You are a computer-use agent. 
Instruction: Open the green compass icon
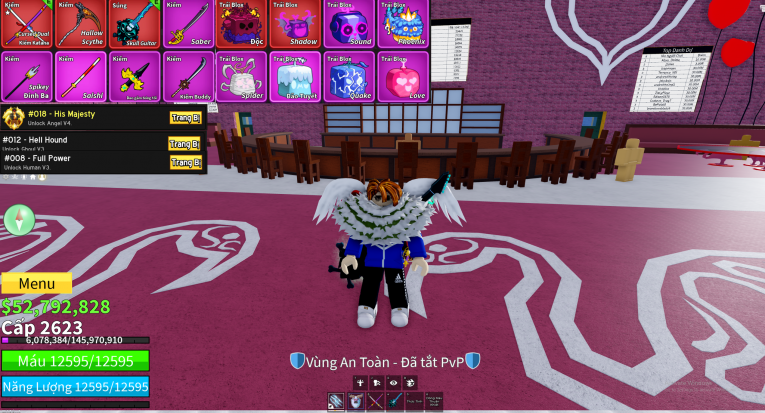coord(19,220)
